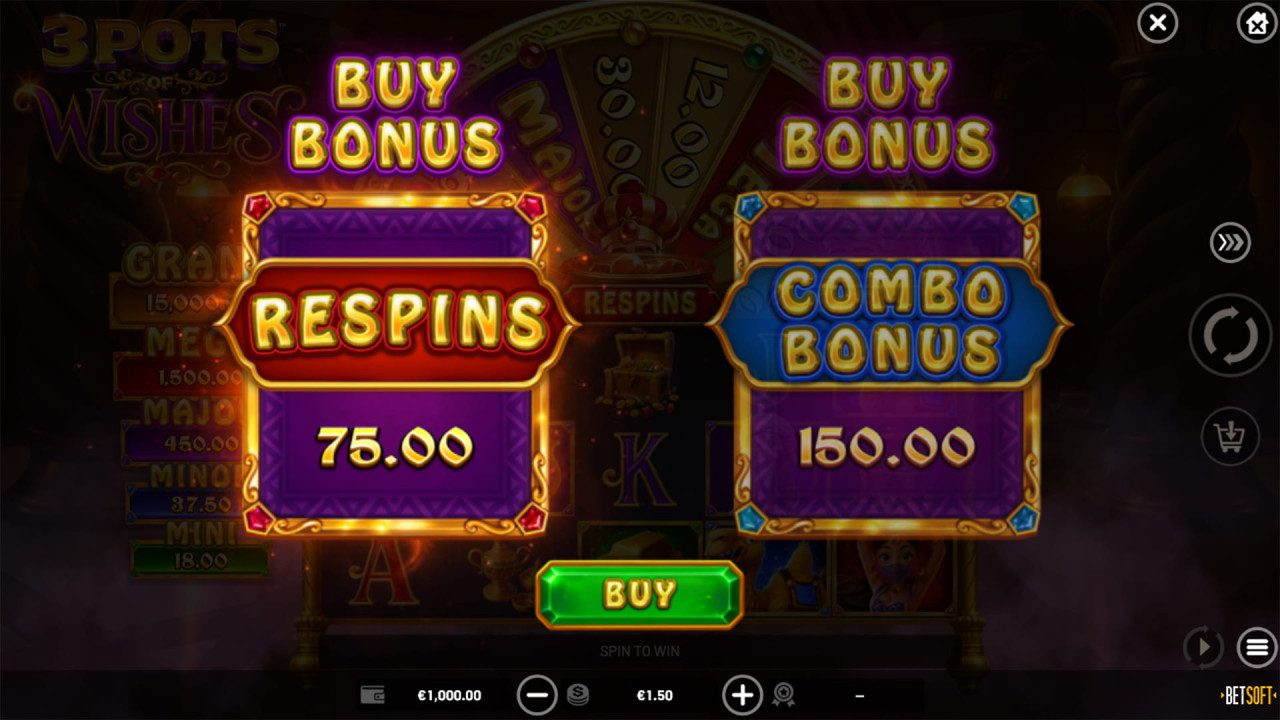Image resolution: width=1280 pixels, height=720 pixels.
Task: Open the hamburger game menu icon
Action: click(x=1256, y=647)
